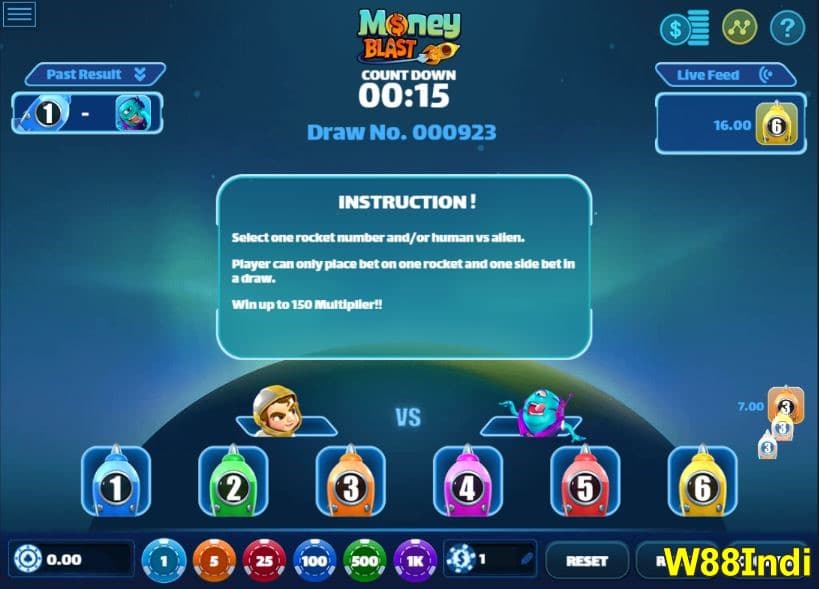The width and height of the screenshot is (819, 589).
Task: Choose the human astronaut side bet
Action: pos(277,413)
